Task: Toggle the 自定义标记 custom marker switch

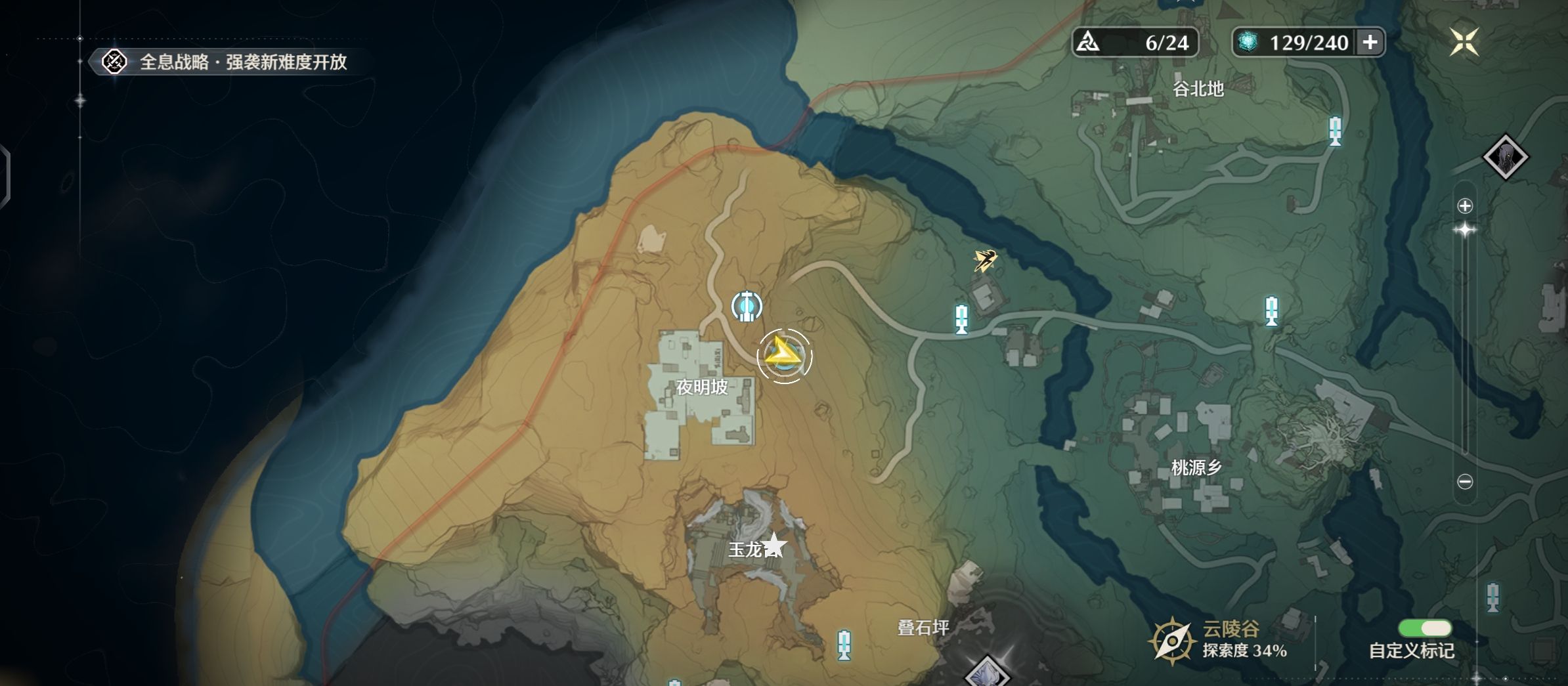Action: click(1424, 629)
